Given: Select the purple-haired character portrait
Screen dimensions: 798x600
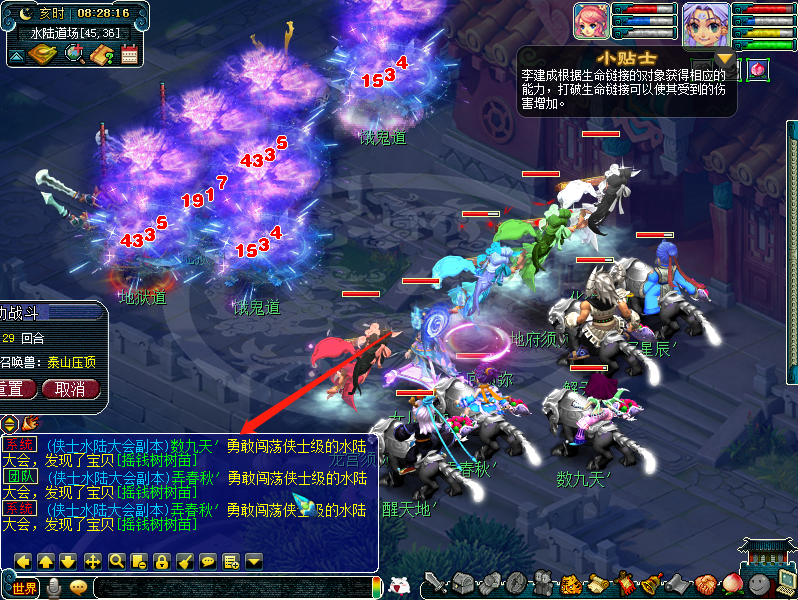Looking at the screenshot, I should (706, 21).
